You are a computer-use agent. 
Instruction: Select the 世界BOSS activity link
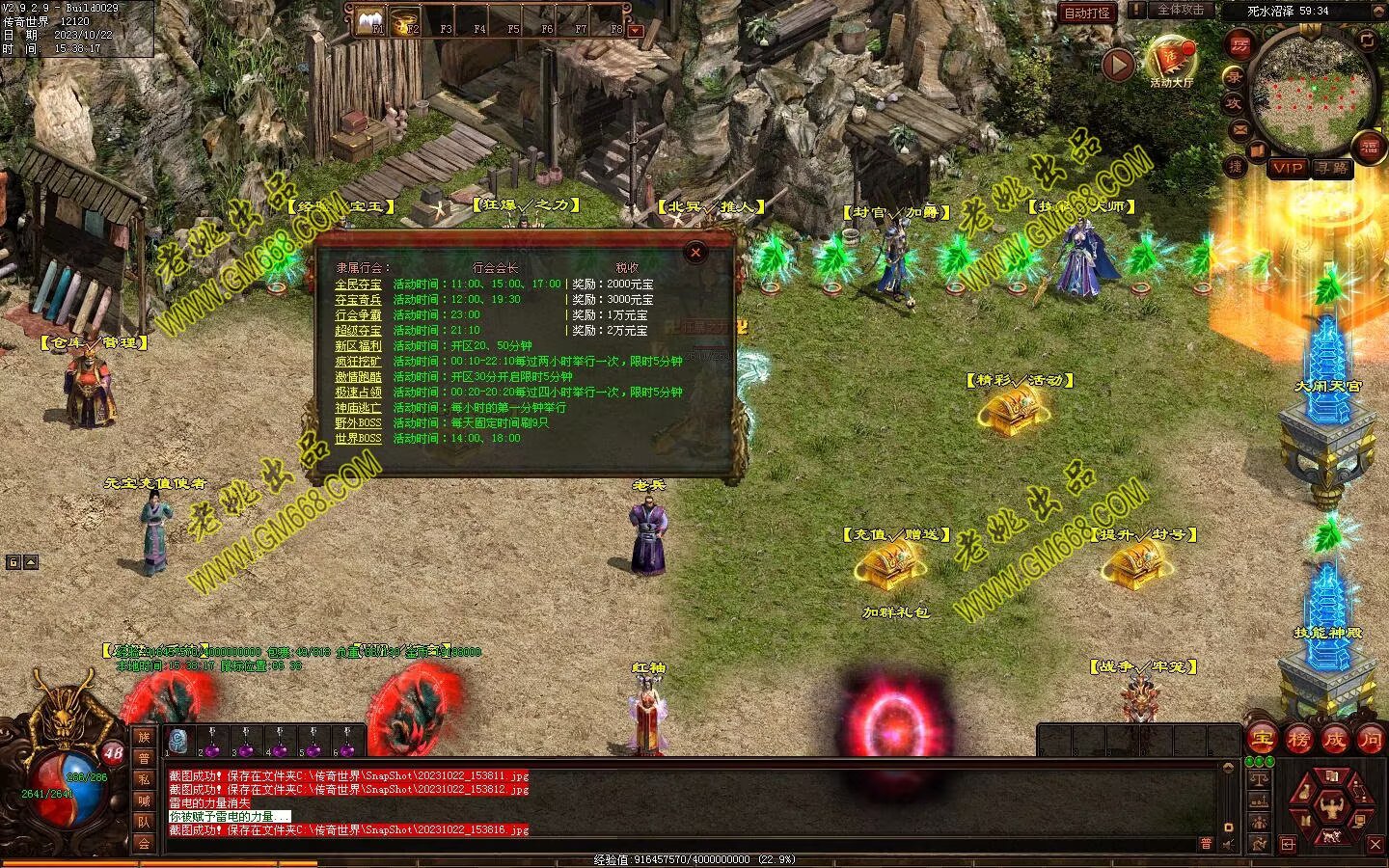(x=358, y=439)
